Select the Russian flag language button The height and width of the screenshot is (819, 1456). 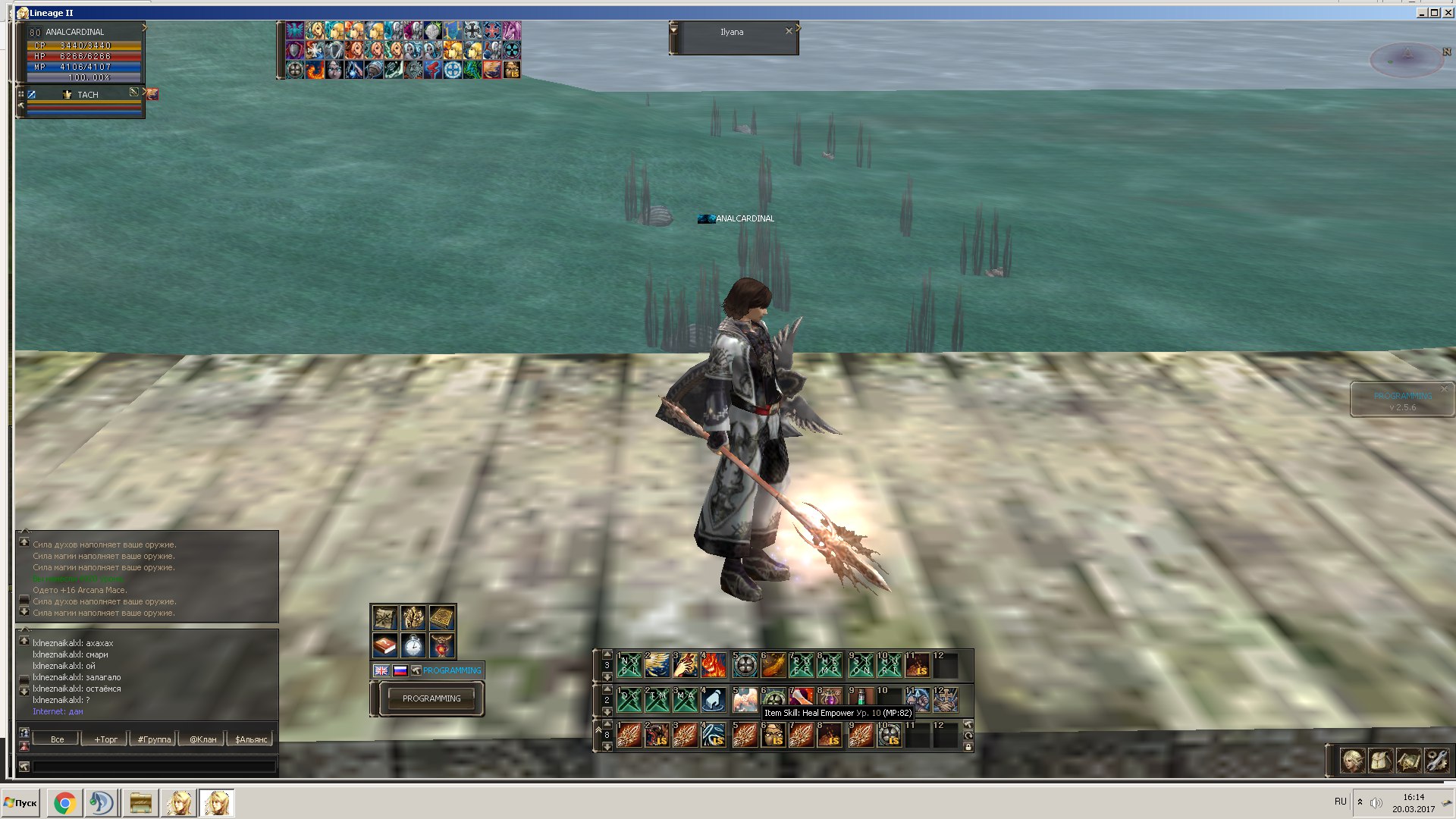coord(400,670)
